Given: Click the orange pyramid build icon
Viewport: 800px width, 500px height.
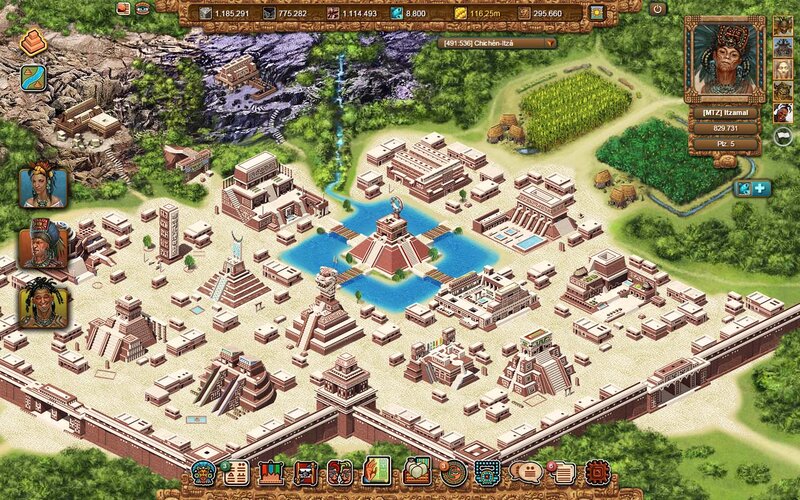Looking at the screenshot, I should (33, 43).
